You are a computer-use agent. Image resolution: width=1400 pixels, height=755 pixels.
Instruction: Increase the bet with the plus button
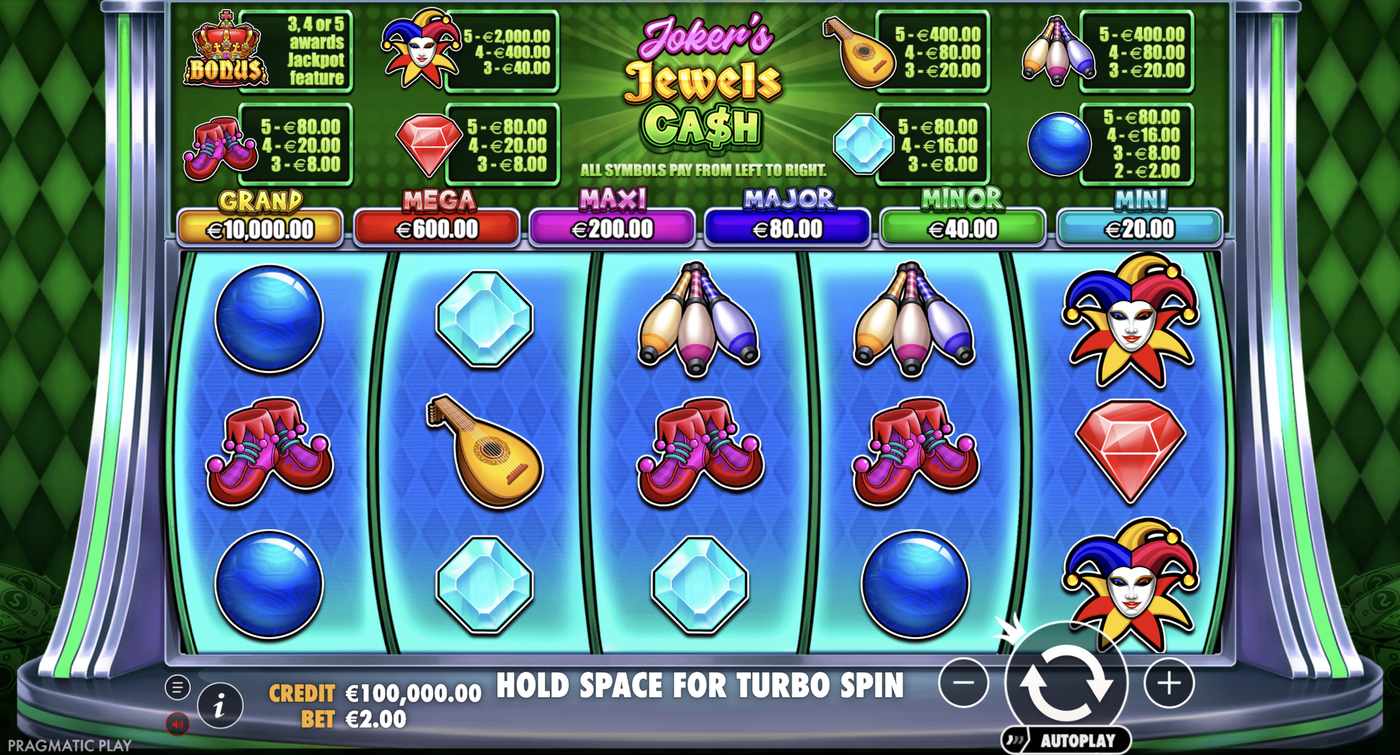click(x=1168, y=681)
